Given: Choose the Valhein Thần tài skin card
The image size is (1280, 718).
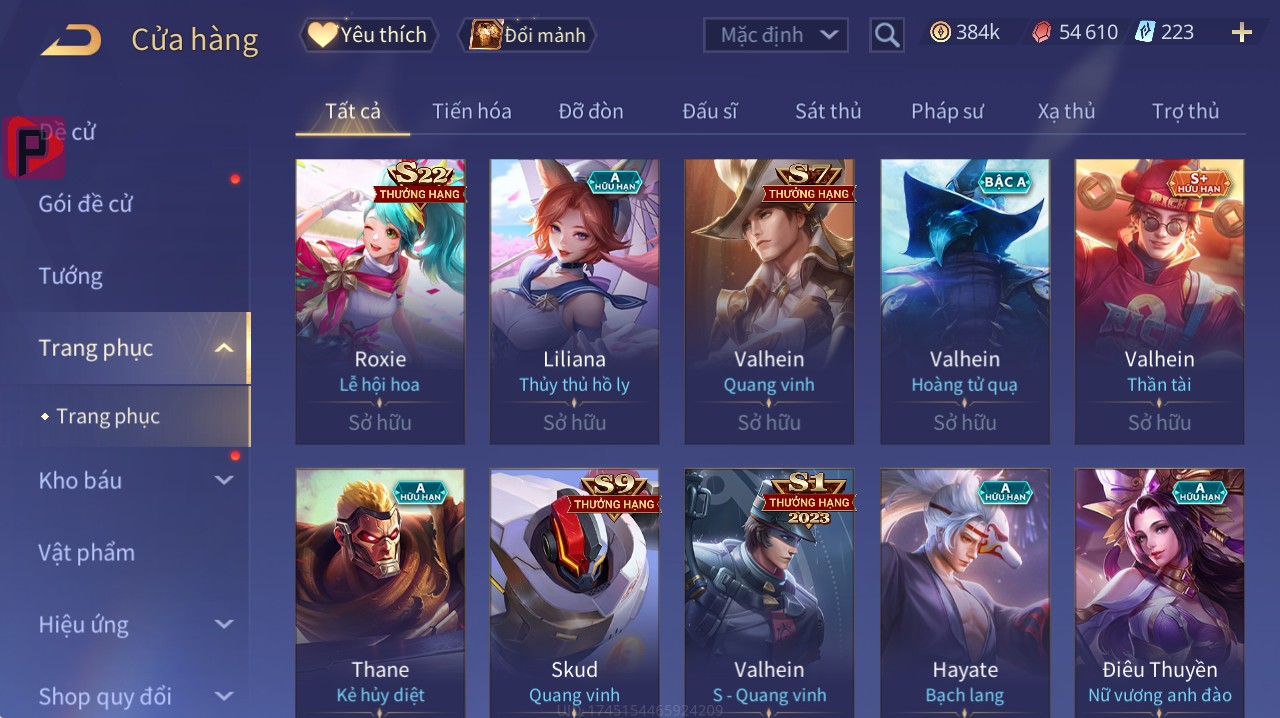Looking at the screenshot, I should point(1159,300).
